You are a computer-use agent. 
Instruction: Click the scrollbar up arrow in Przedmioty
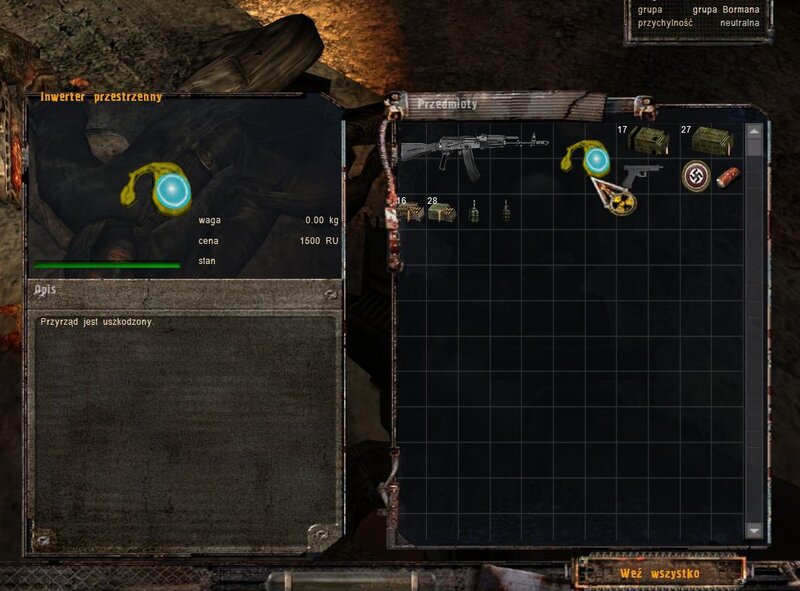tap(754, 130)
